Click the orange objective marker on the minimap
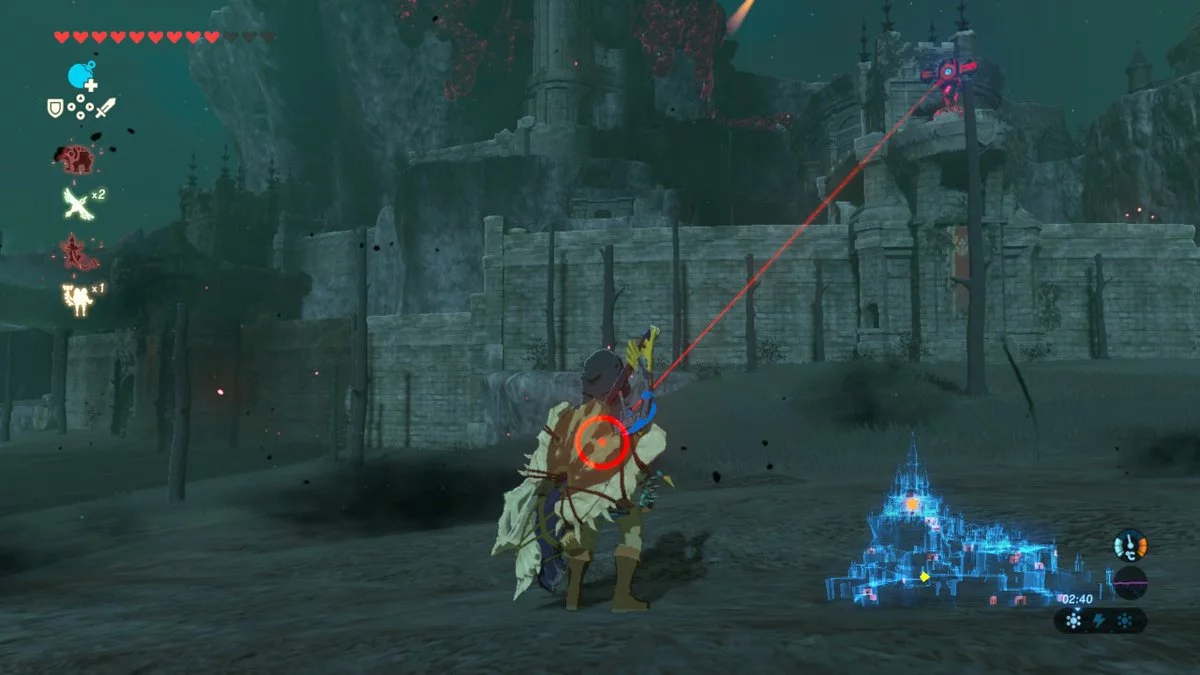 (911, 504)
